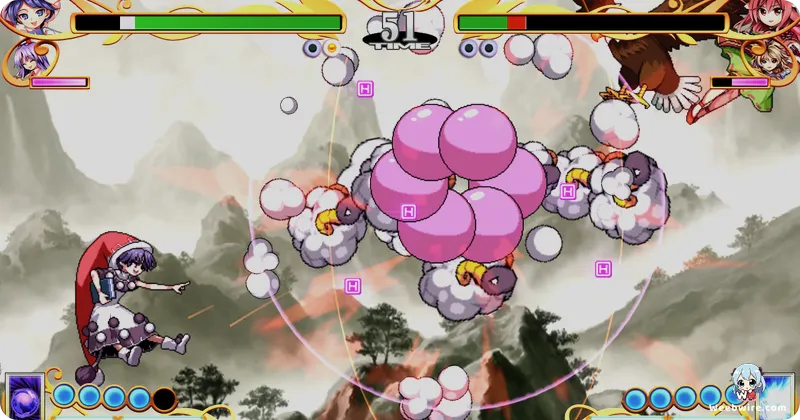Select player two's blonde partner portrait

pos(766,60)
